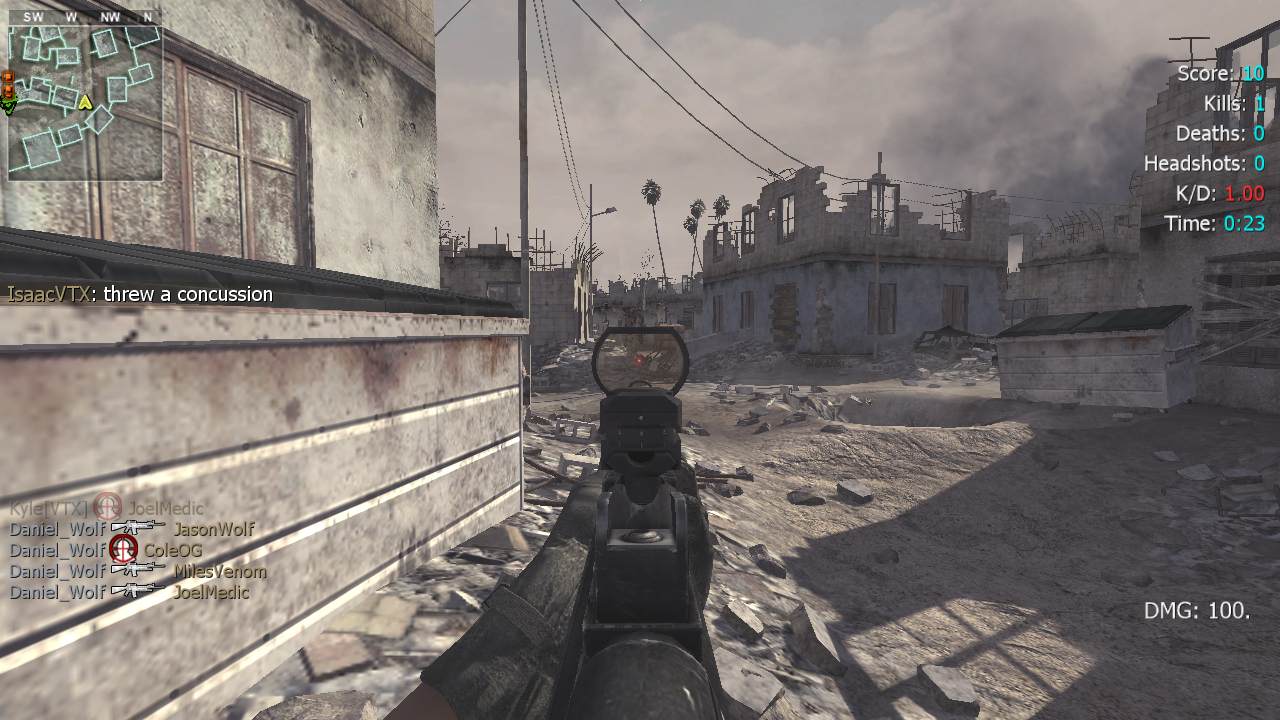This screenshot has width=1280, height=720.
Task: Select the yellow player arrow on the minimap
Action: [x=86, y=101]
